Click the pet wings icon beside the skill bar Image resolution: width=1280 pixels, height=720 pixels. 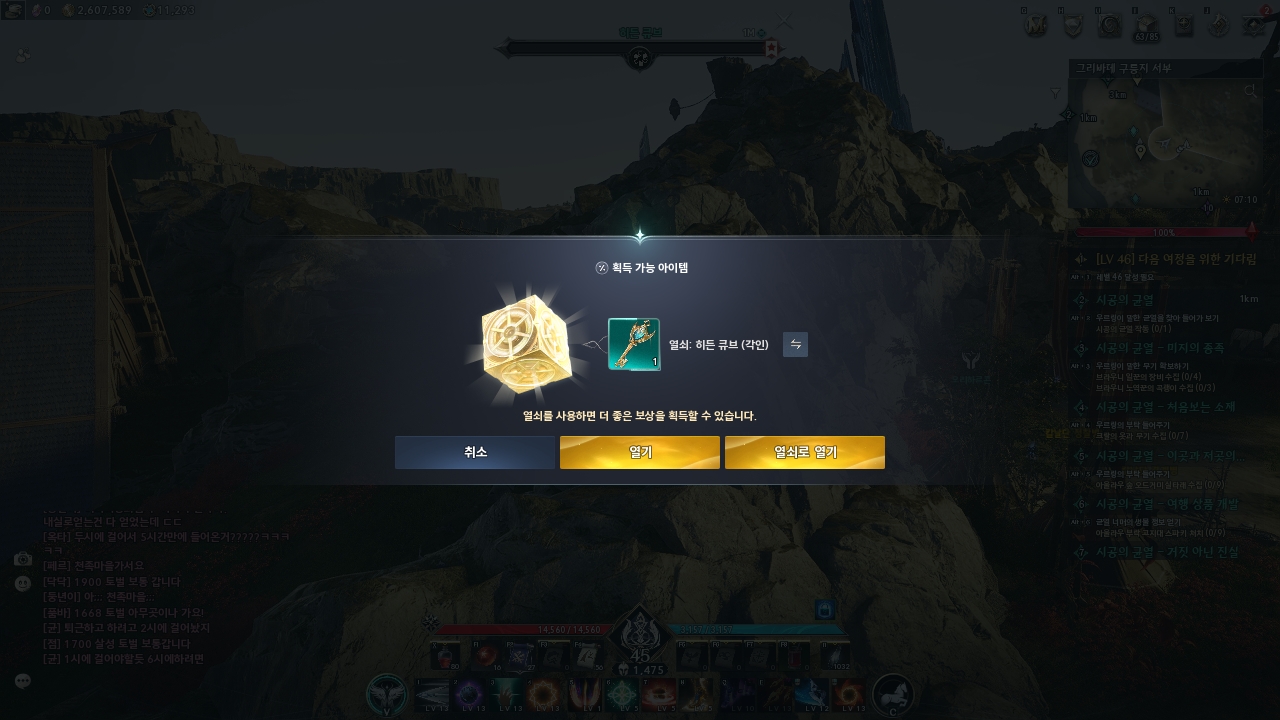389,692
